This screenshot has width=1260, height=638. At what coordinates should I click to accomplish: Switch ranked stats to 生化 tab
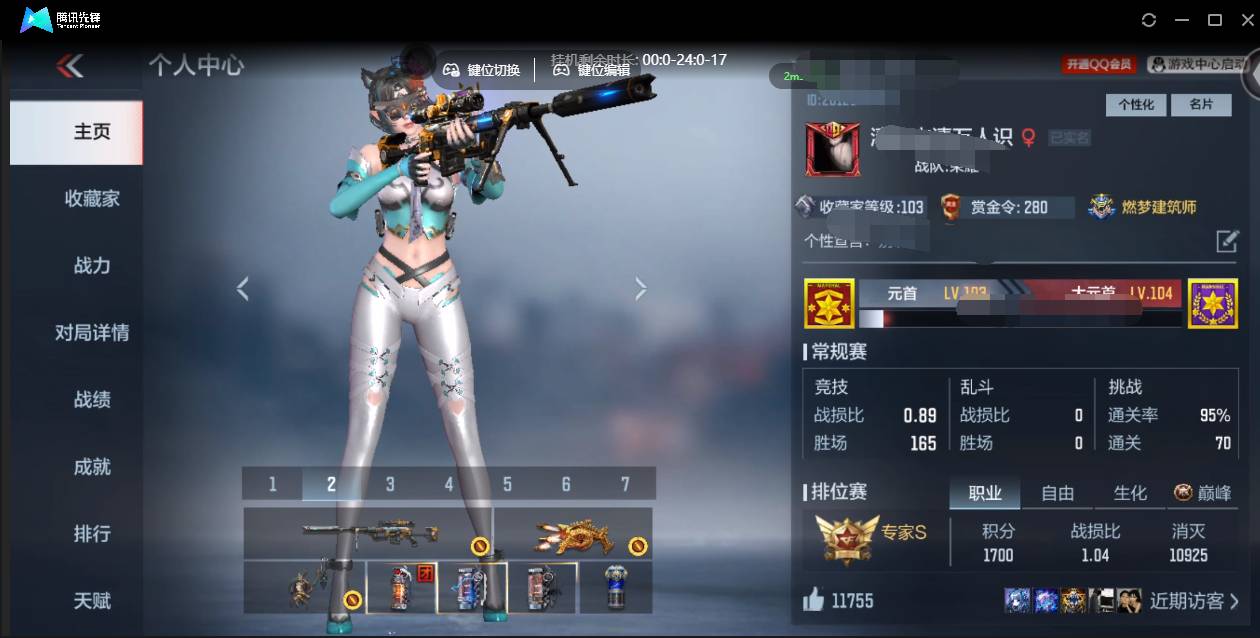point(1130,493)
